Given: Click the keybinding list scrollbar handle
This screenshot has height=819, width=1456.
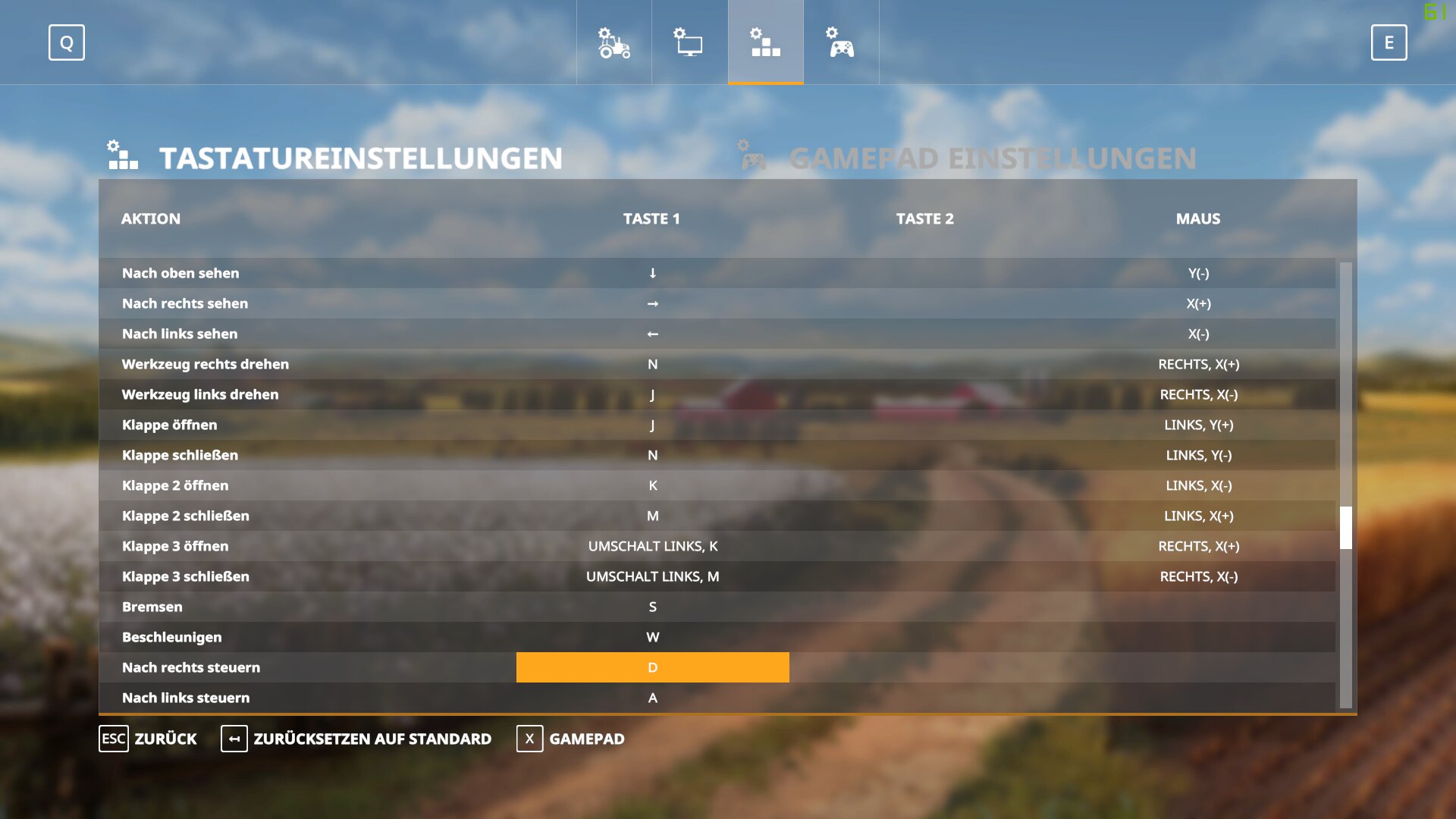Looking at the screenshot, I should point(1346,527).
